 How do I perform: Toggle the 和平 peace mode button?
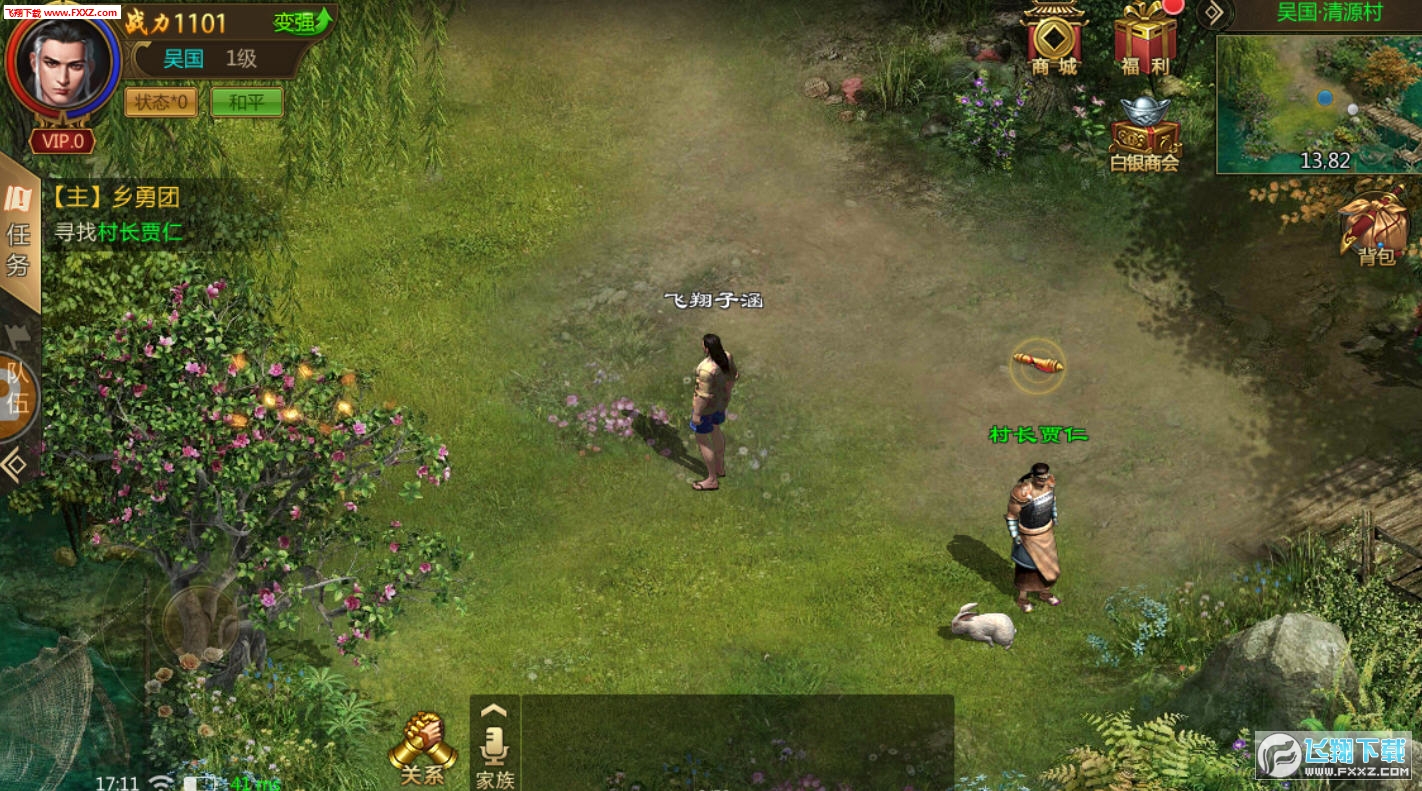[247, 102]
